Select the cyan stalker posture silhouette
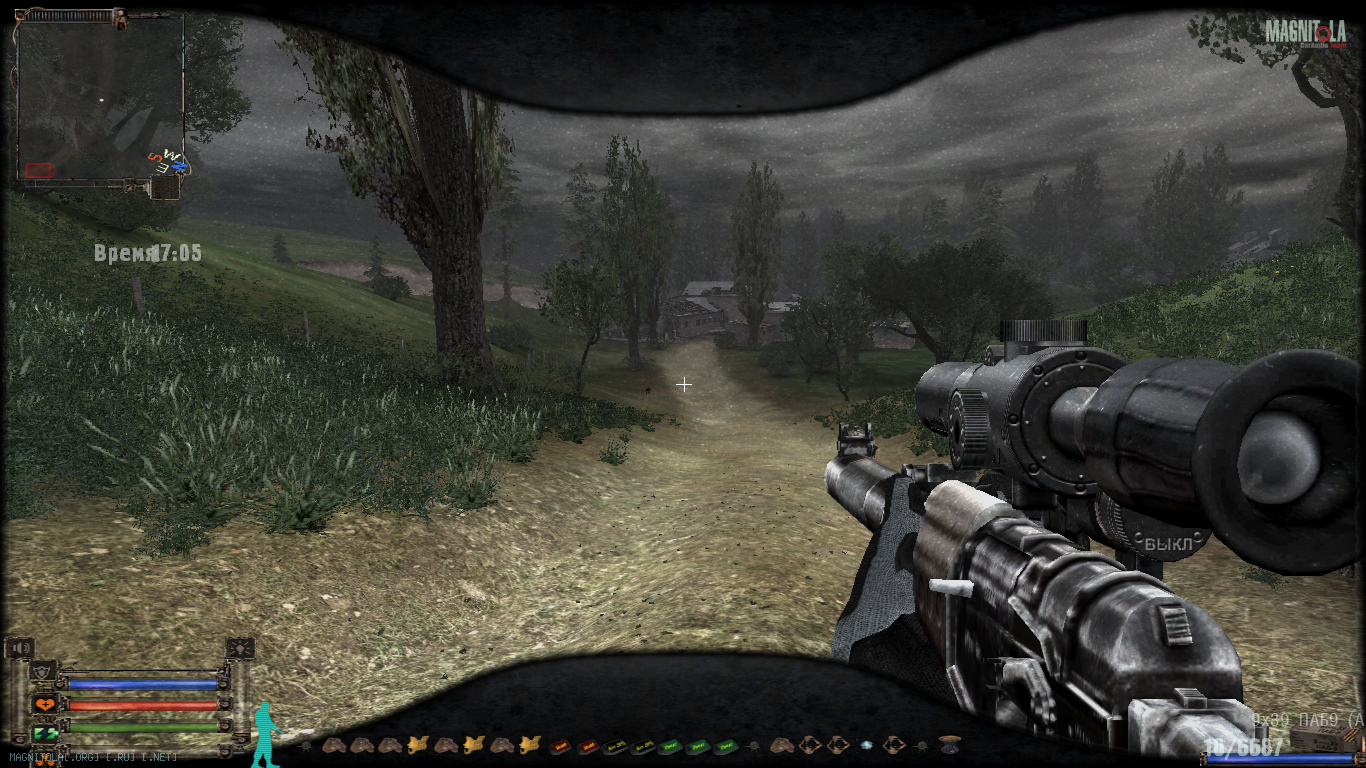Screen dimensions: 1366x768 (265, 734)
